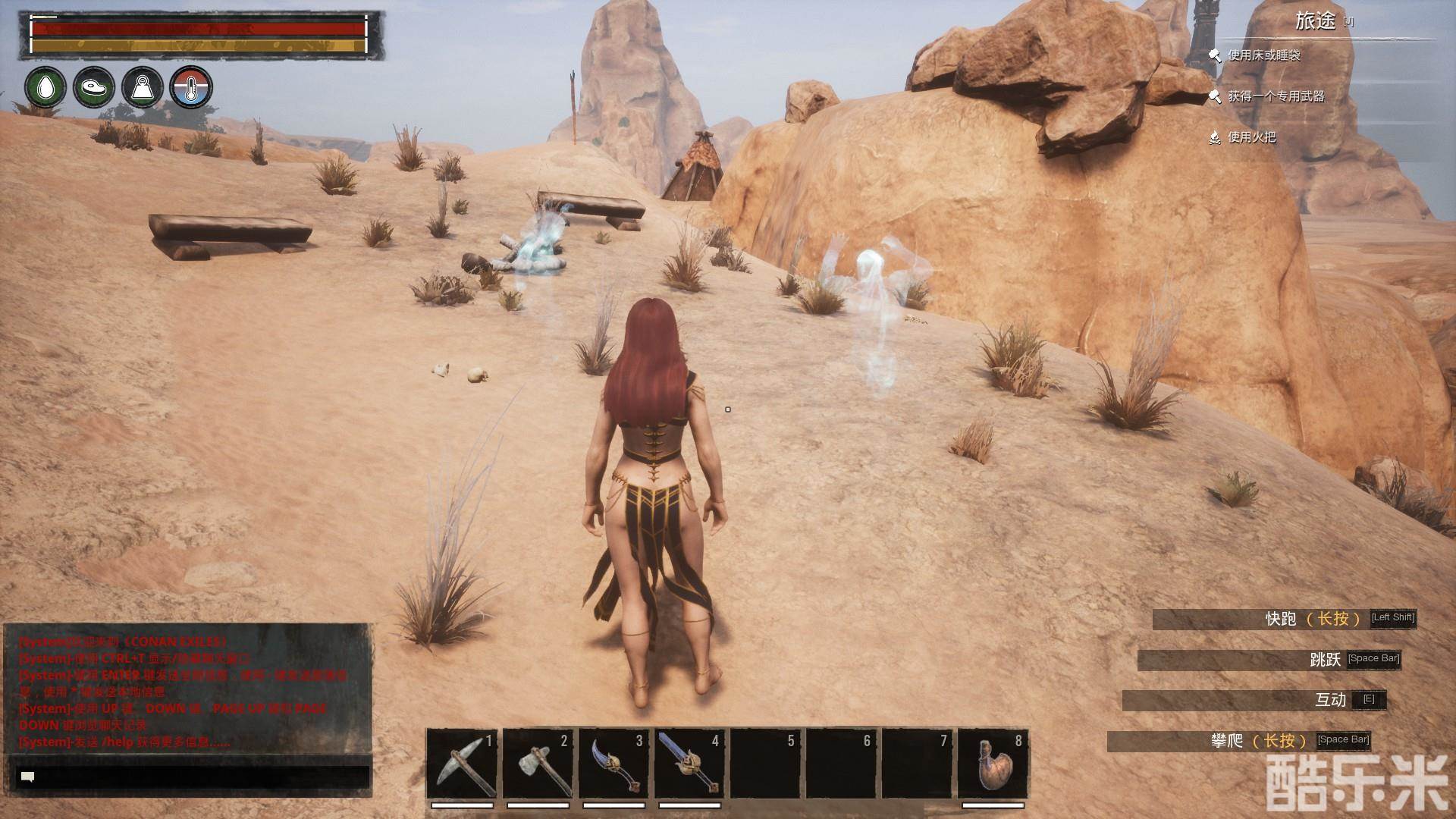Click the hunger meat status icon
Image resolution: width=1456 pixels, height=819 pixels.
tap(94, 87)
